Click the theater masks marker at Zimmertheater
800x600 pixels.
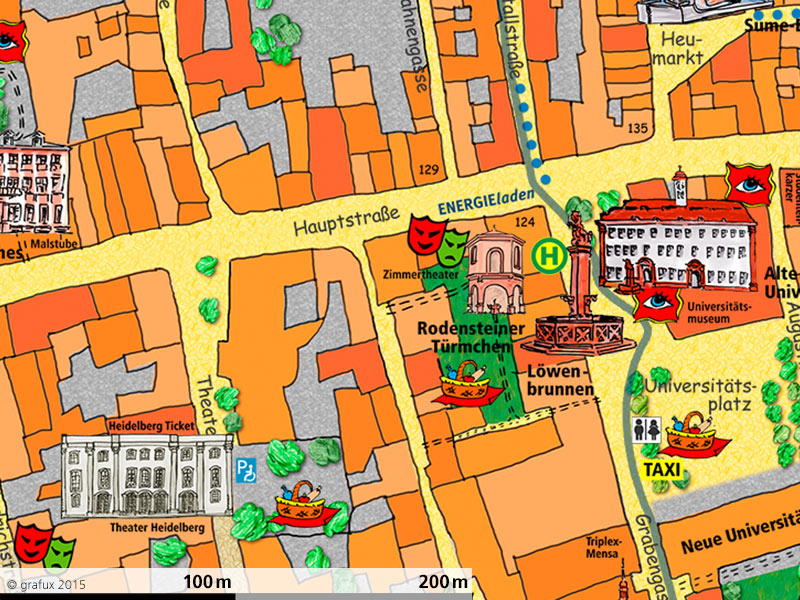click(438, 240)
